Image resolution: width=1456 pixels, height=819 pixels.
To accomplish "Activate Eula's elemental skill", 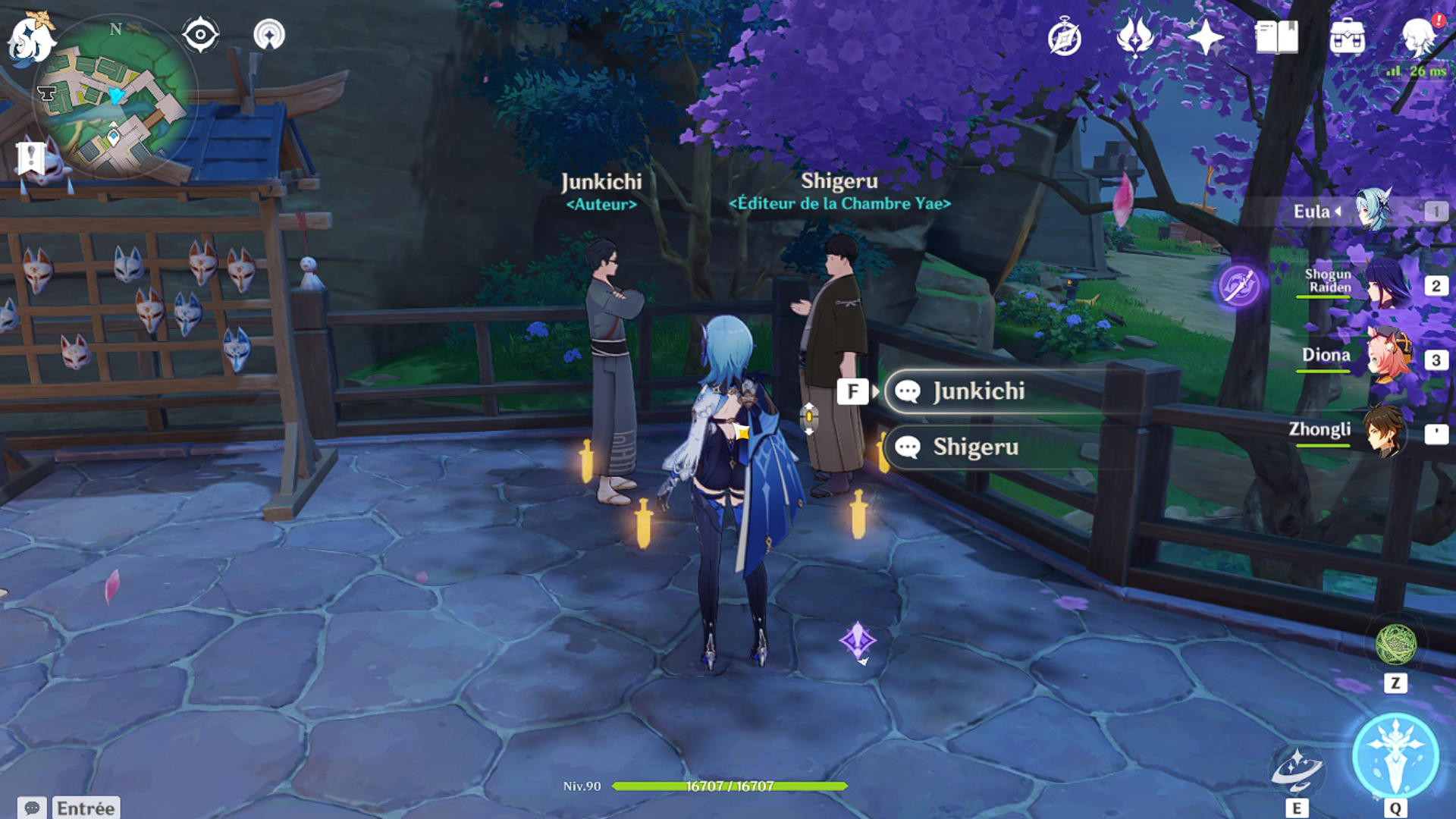I will click(x=1297, y=770).
